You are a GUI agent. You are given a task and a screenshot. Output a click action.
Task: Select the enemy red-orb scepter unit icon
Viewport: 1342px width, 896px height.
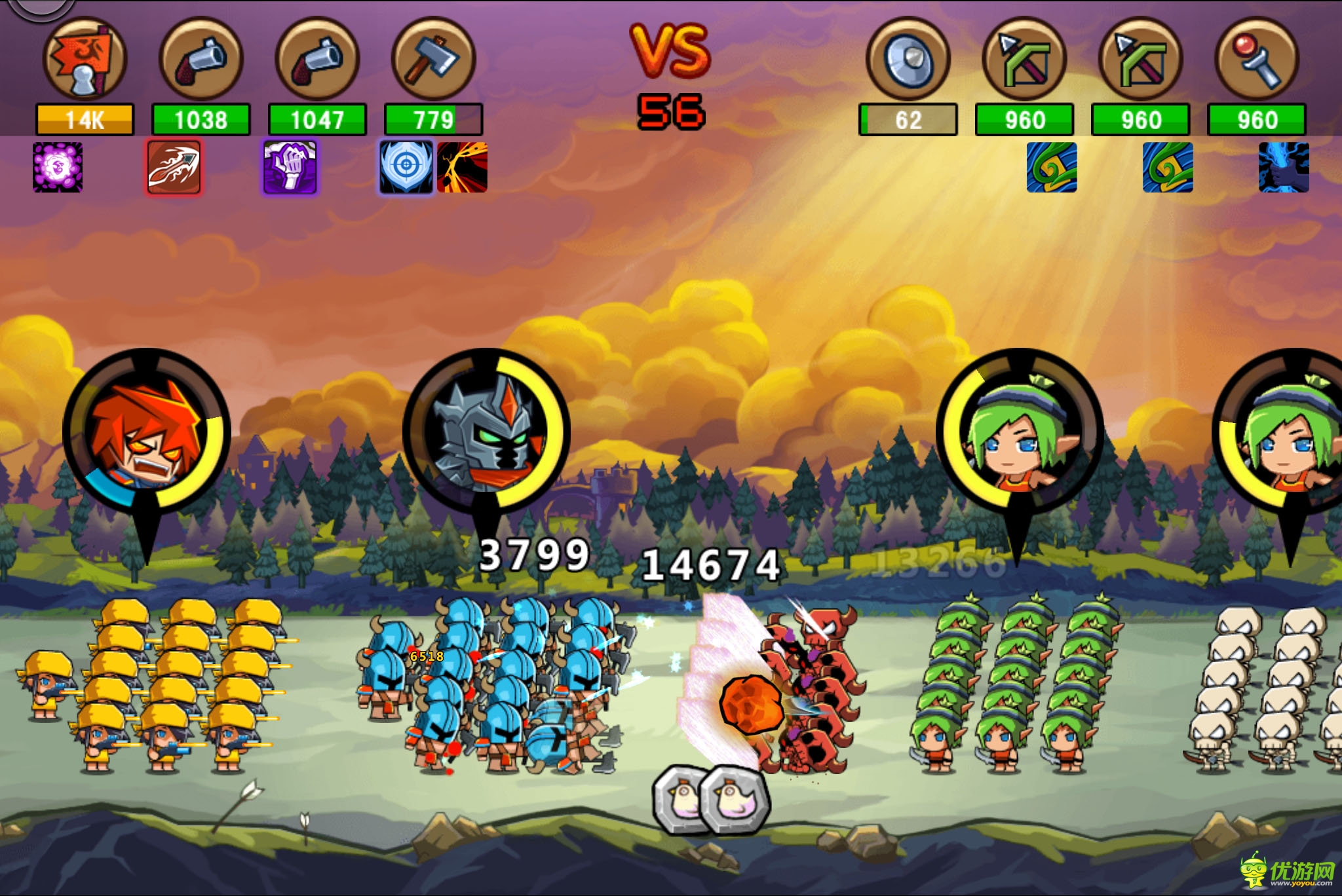click(1257, 59)
